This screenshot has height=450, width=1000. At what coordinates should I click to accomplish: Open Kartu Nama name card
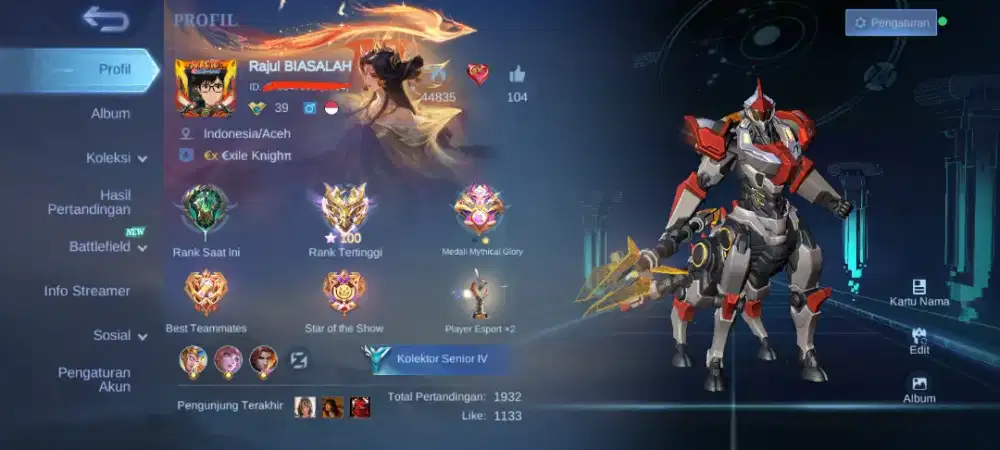tap(919, 291)
